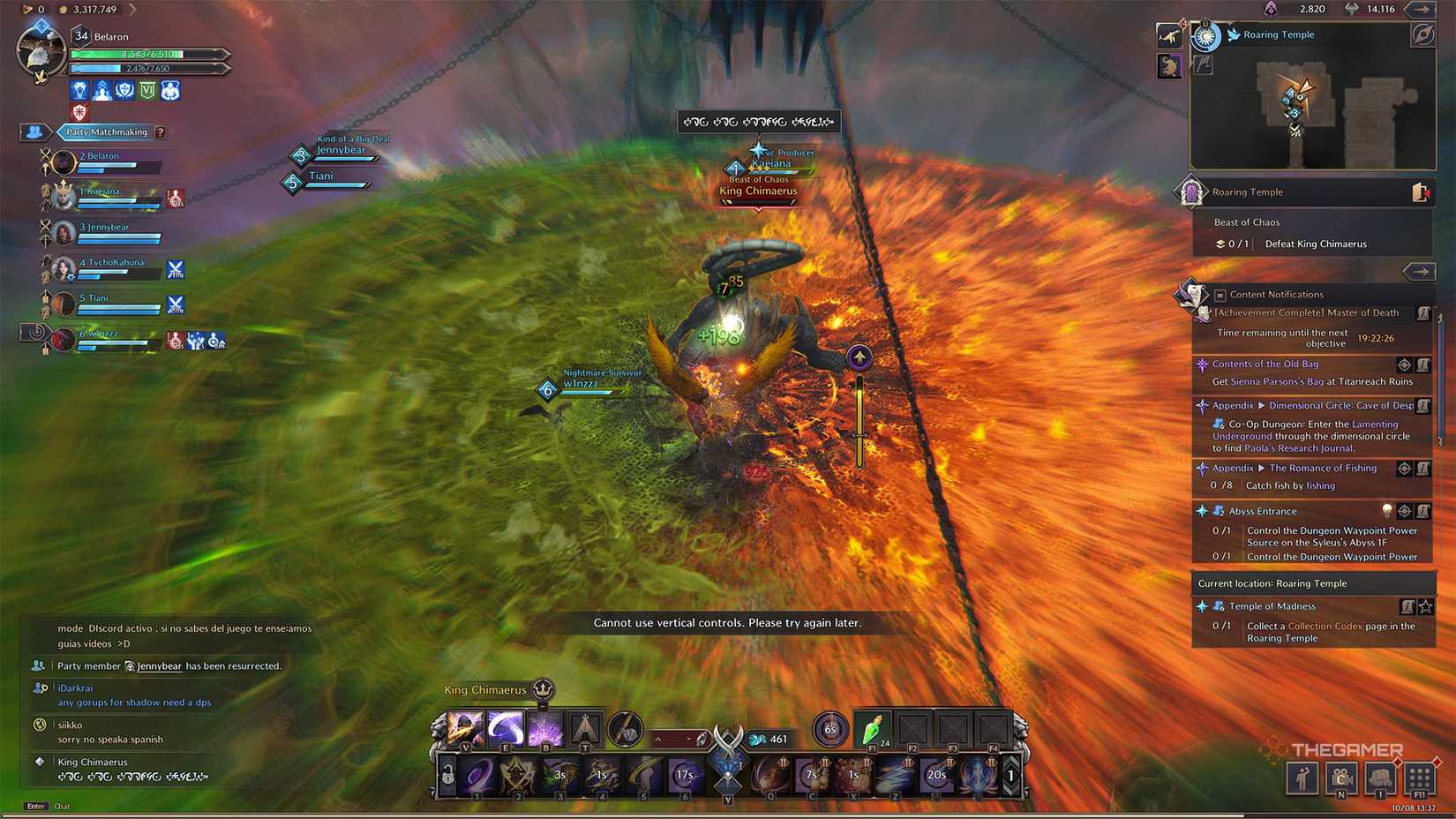Open the Content Notifications header

[x=1277, y=294]
